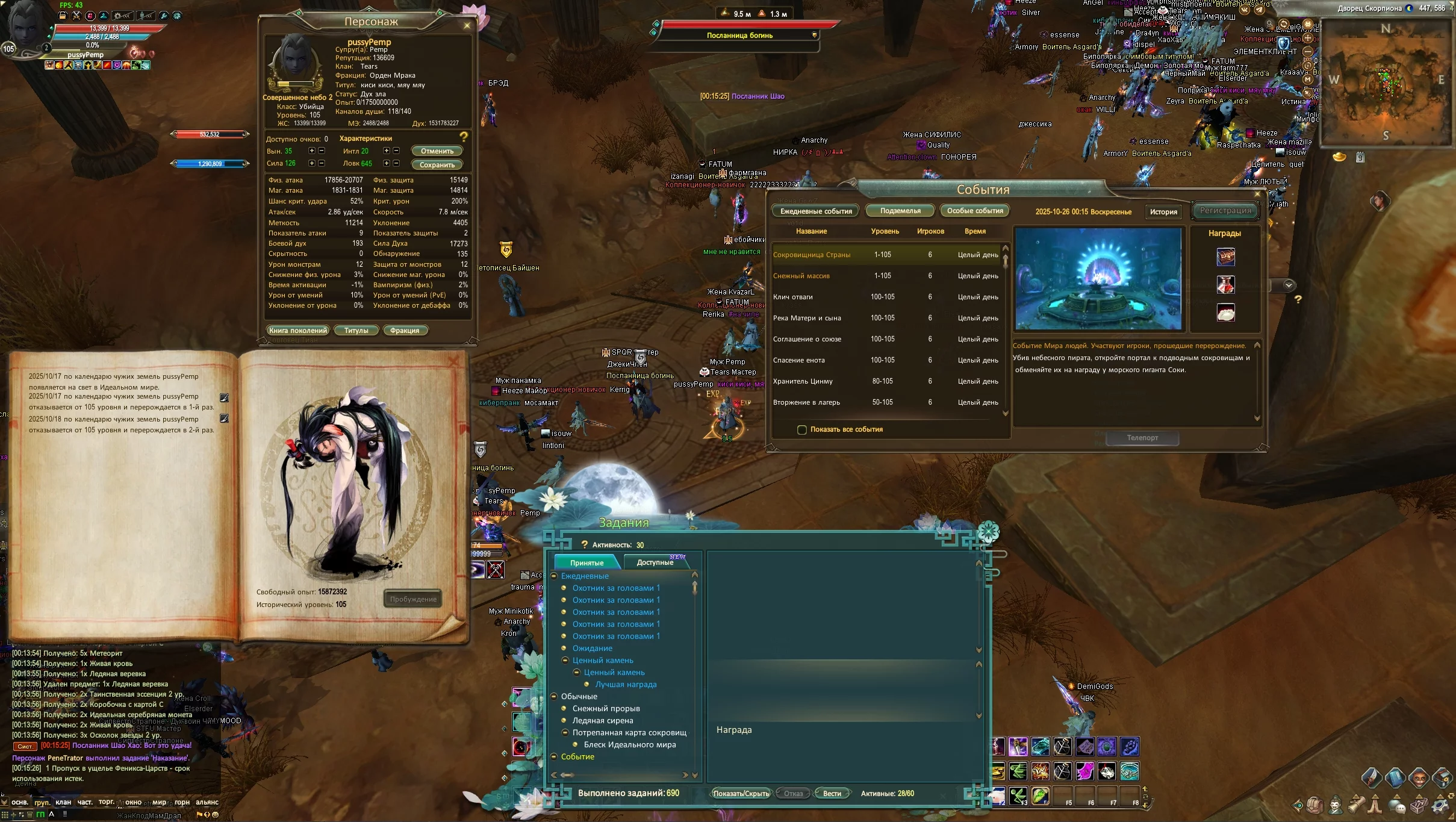
Task: Switch to the Доступные quests tab
Action: (x=655, y=562)
